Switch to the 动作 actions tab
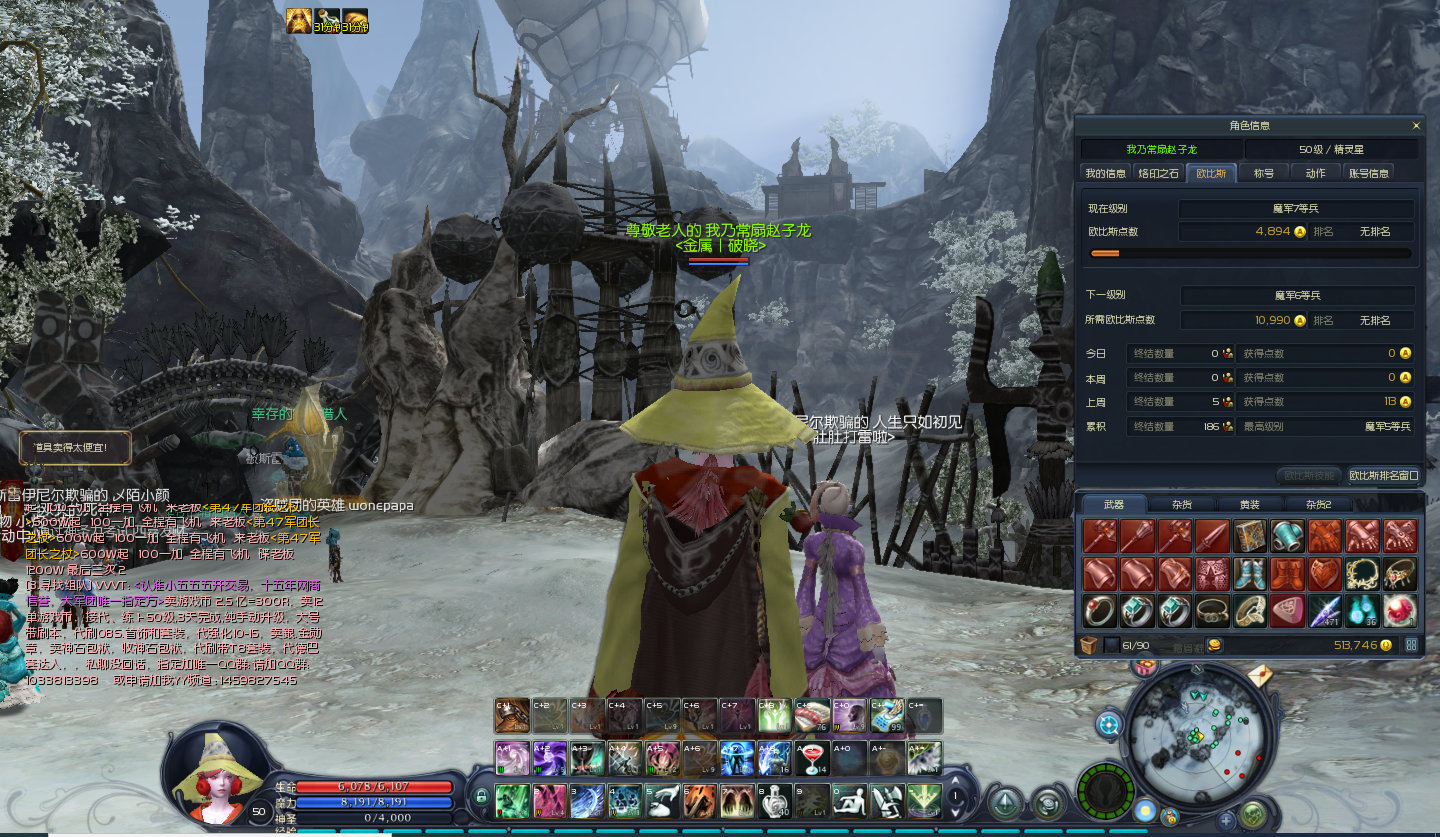The height and width of the screenshot is (837, 1440). pos(1316,173)
